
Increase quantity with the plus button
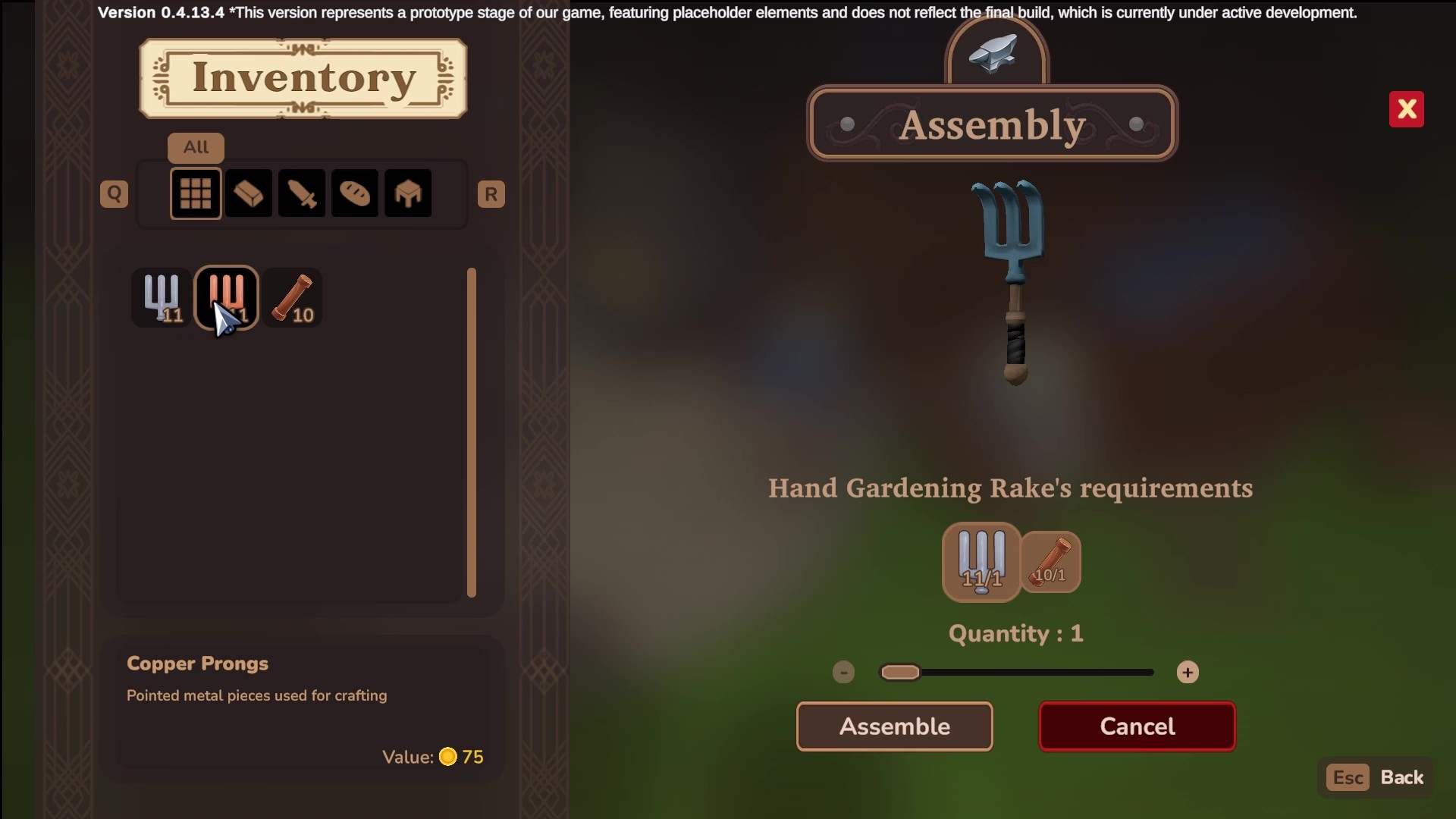(1187, 673)
